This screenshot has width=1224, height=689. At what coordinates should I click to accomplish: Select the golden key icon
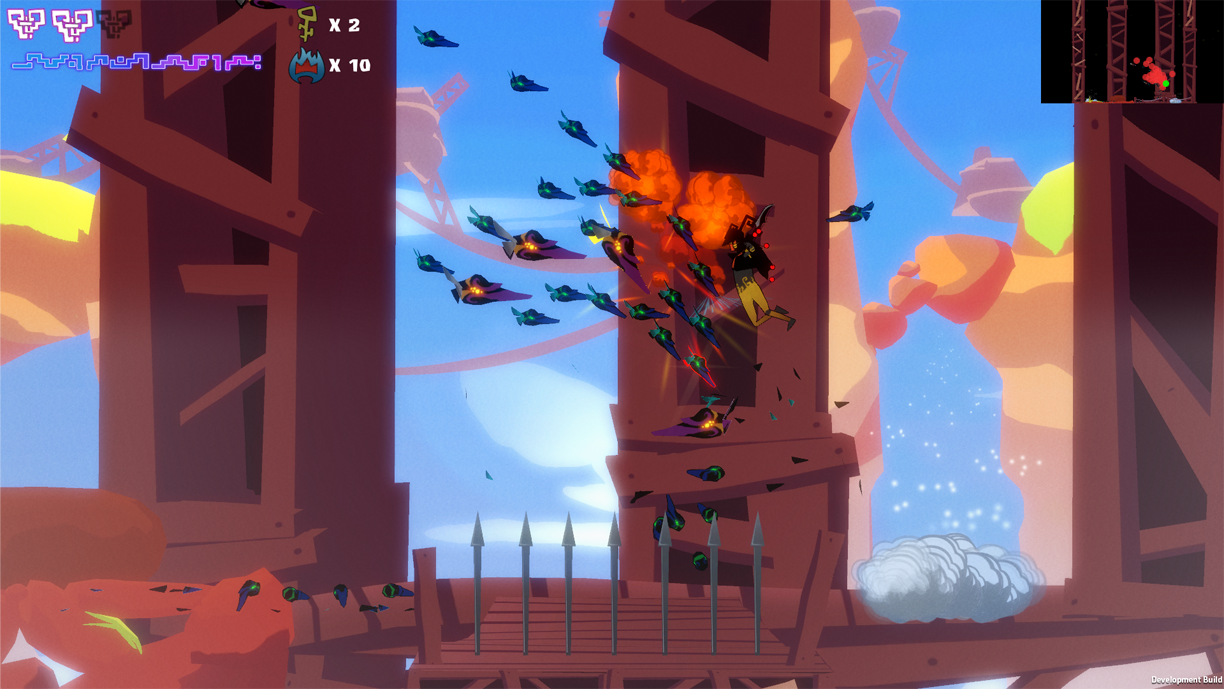[x=307, y=23]
